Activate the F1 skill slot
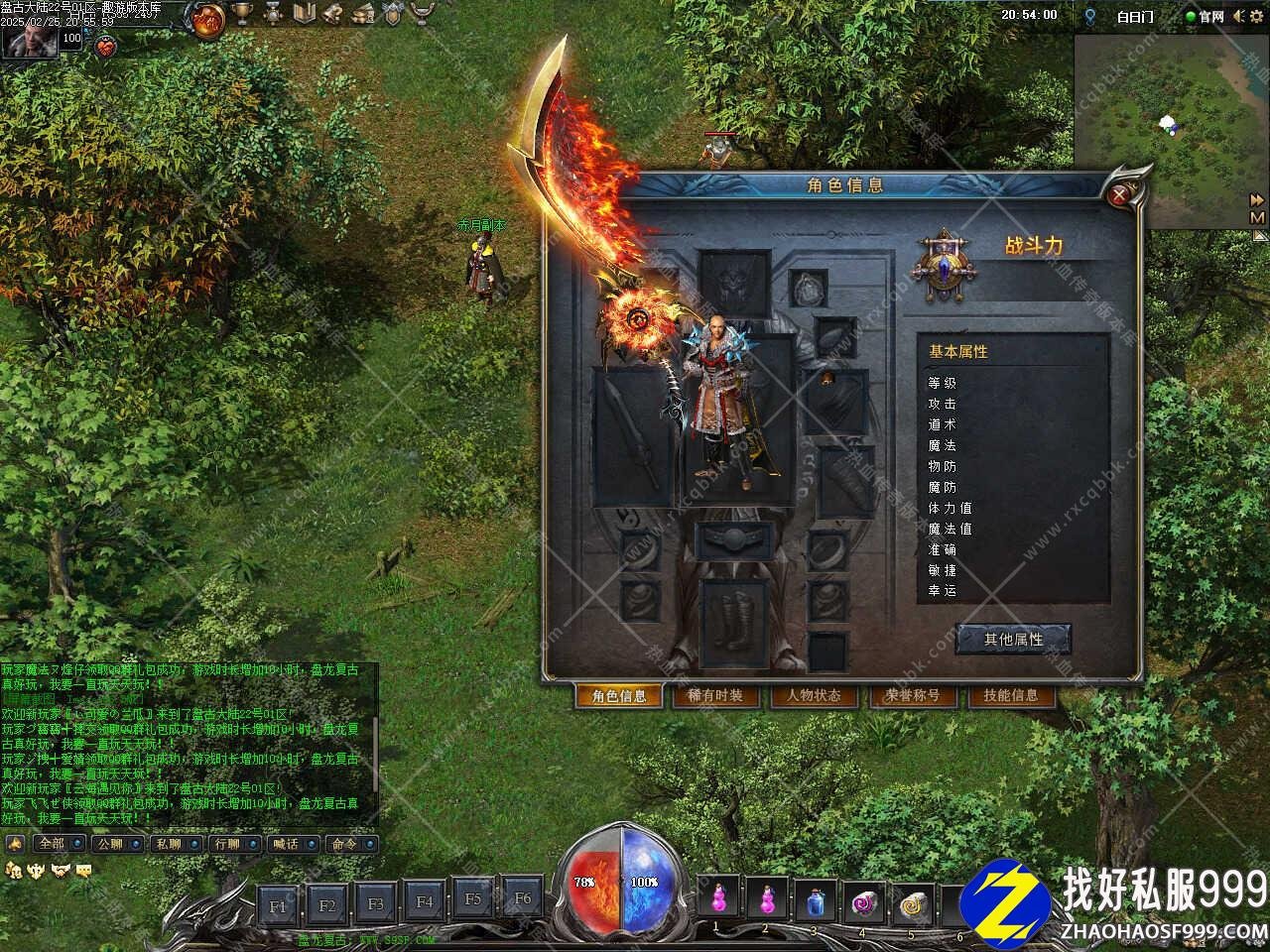 278,904
